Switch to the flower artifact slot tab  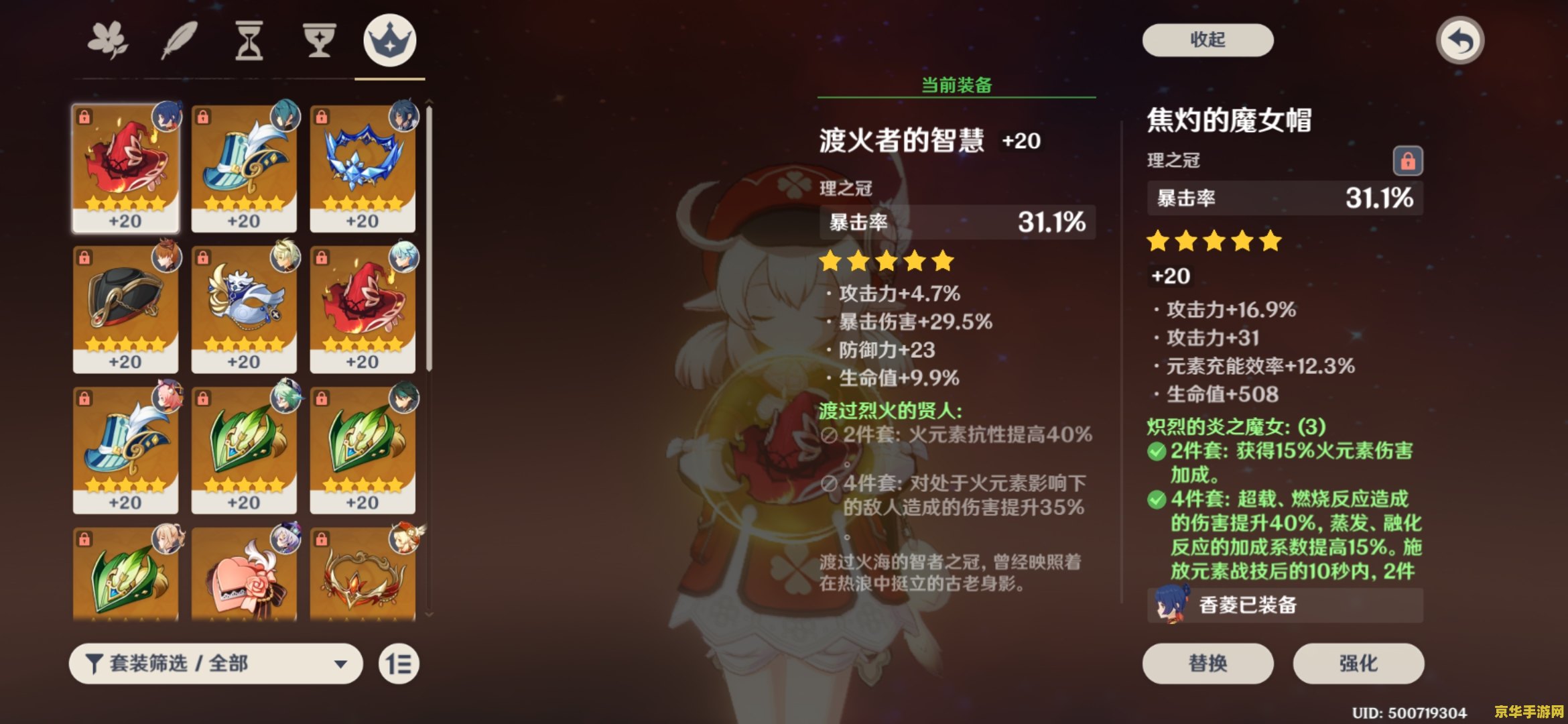pos(109,40)
